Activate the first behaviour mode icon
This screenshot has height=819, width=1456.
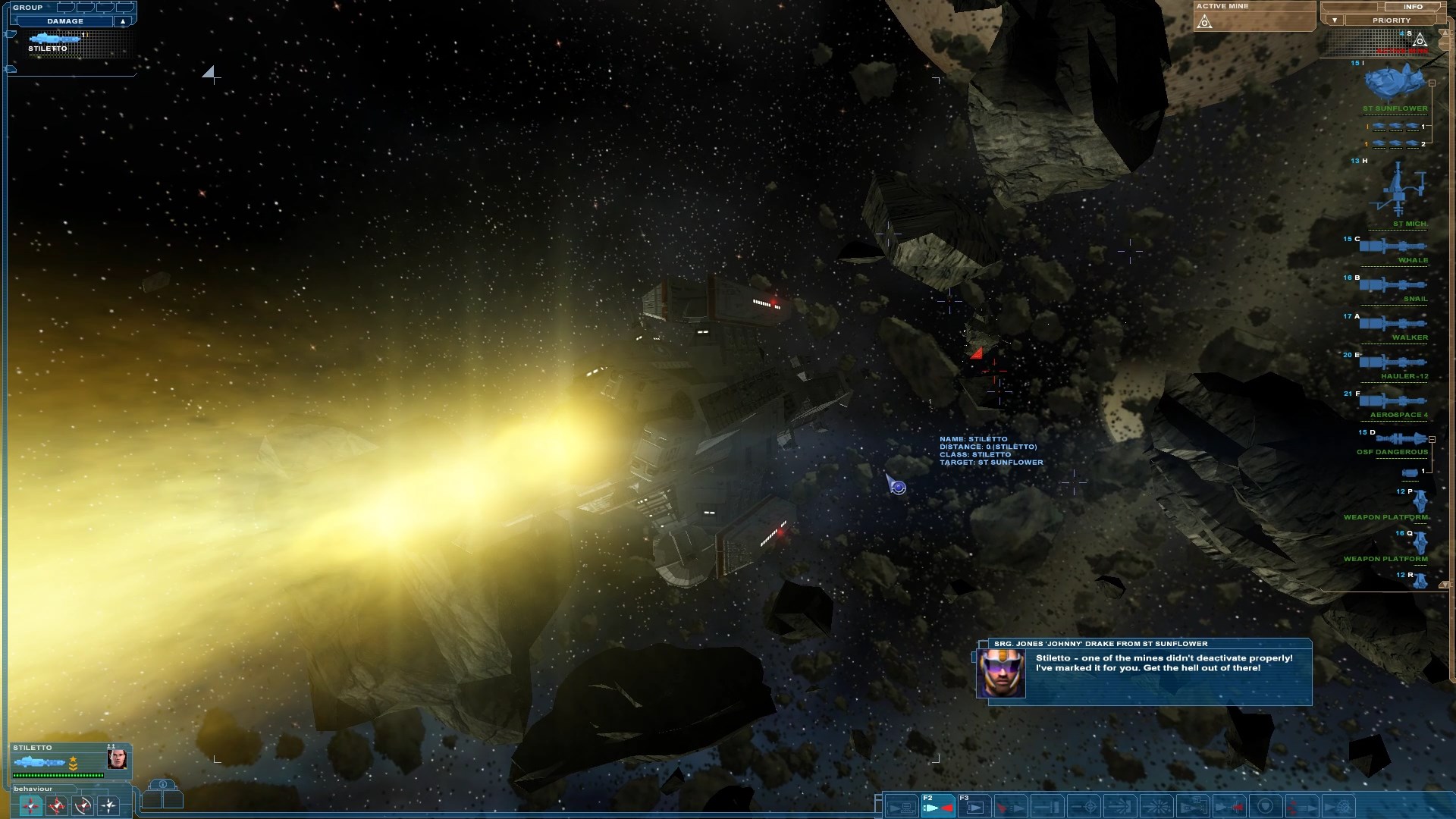(31, 805)
